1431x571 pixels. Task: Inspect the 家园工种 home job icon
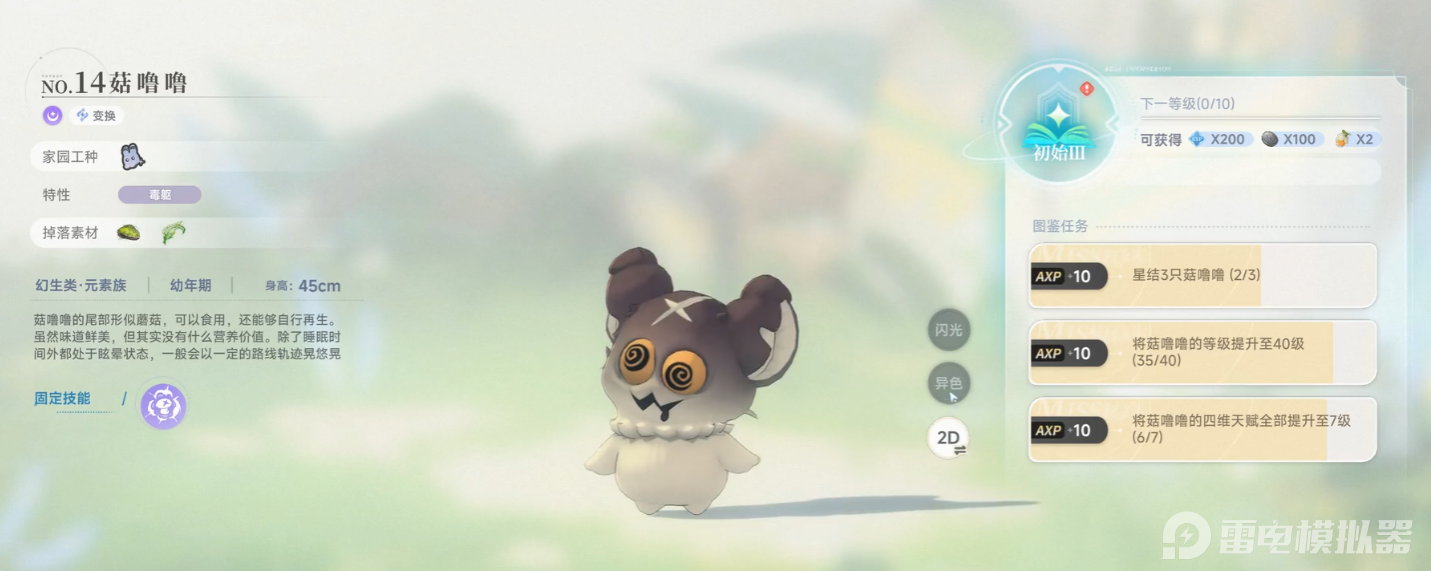pyautogui.click(x=132, y=156)
